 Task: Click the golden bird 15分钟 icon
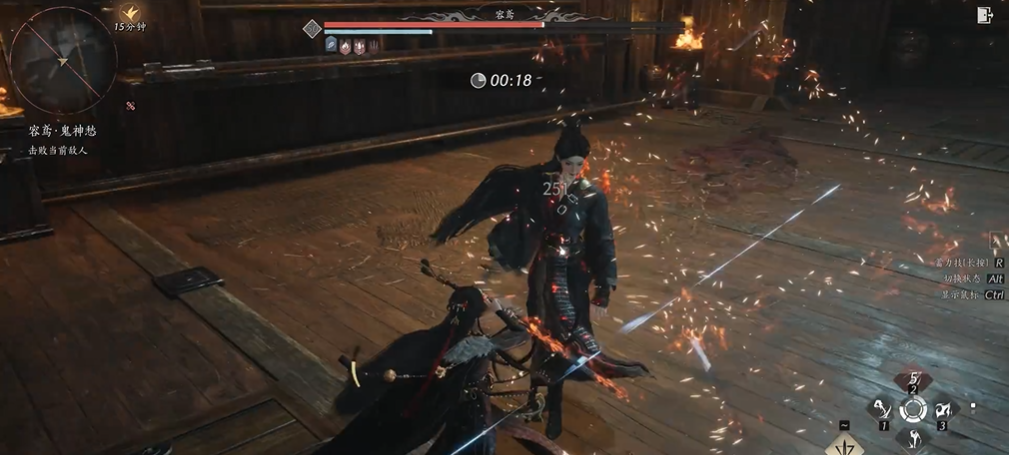[129, 12]
